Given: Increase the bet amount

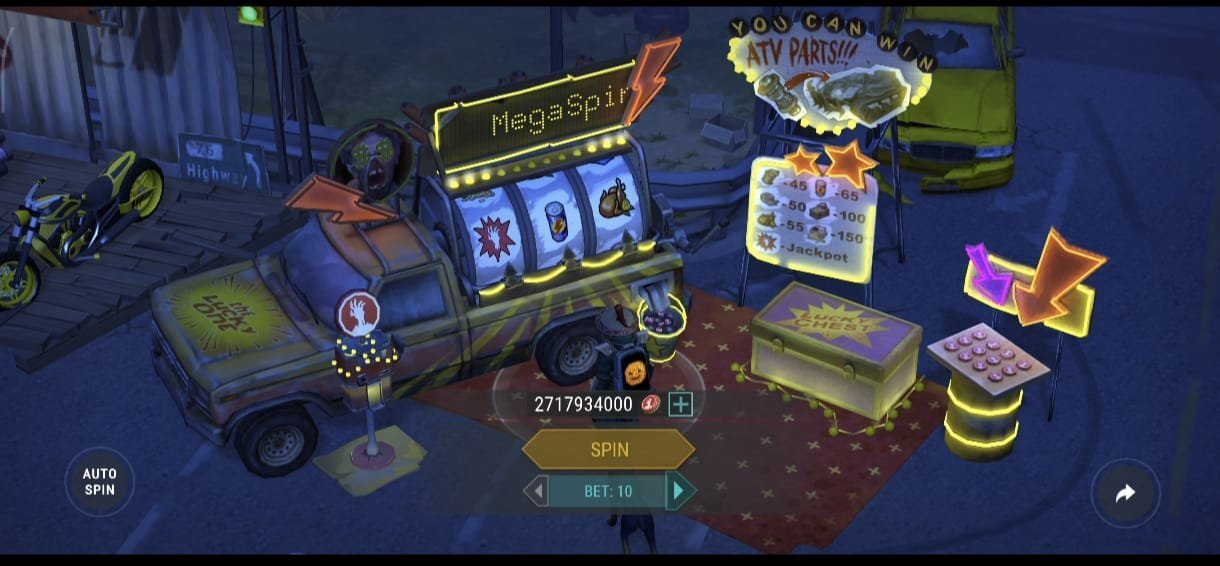Looking at the screenshot, I should [x=680, y=491].
